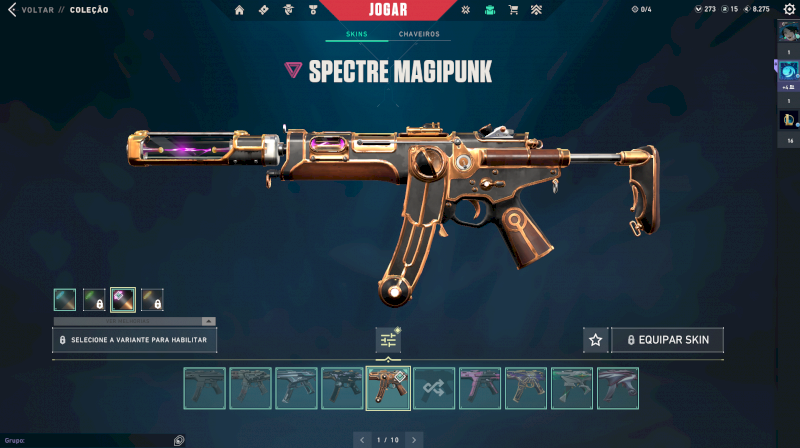
Task: Open the skin filter sliders button
Action: [388, 340]
